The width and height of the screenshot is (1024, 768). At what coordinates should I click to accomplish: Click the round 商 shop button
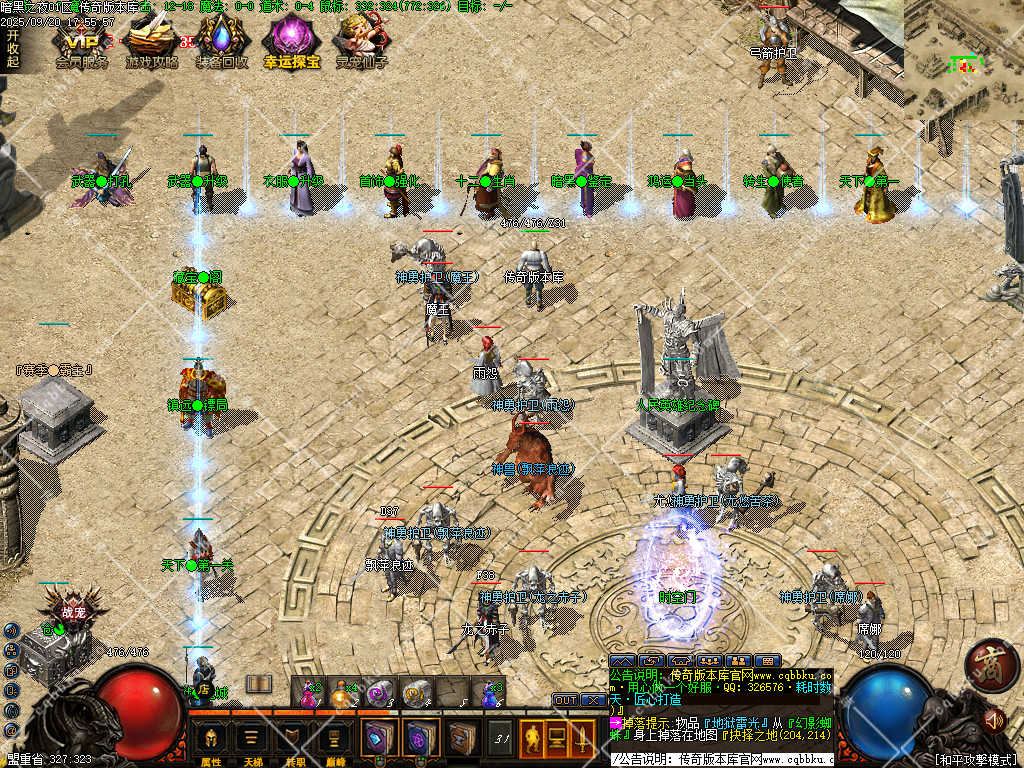point(992,665)
